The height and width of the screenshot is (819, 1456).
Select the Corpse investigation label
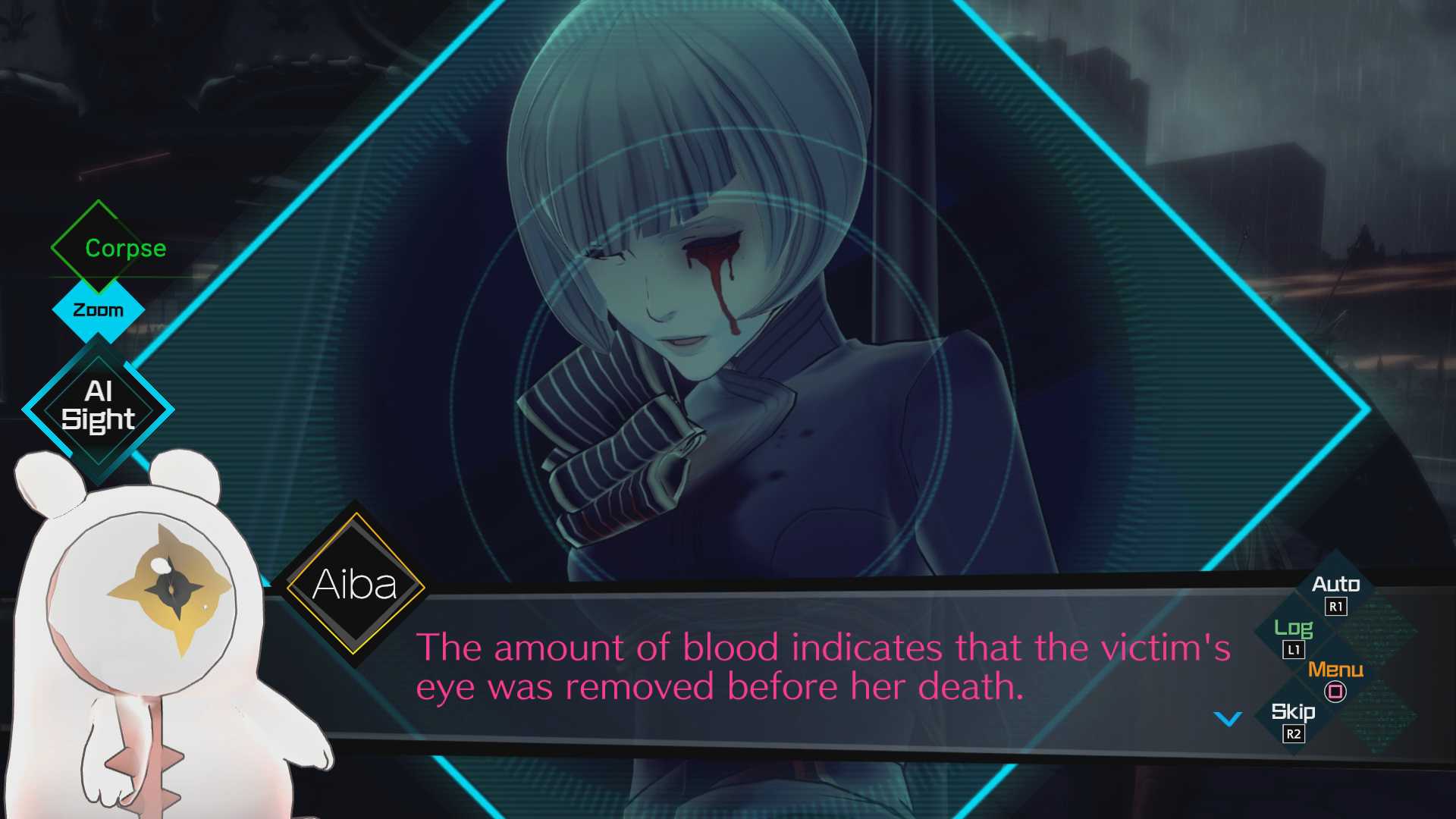124,248
